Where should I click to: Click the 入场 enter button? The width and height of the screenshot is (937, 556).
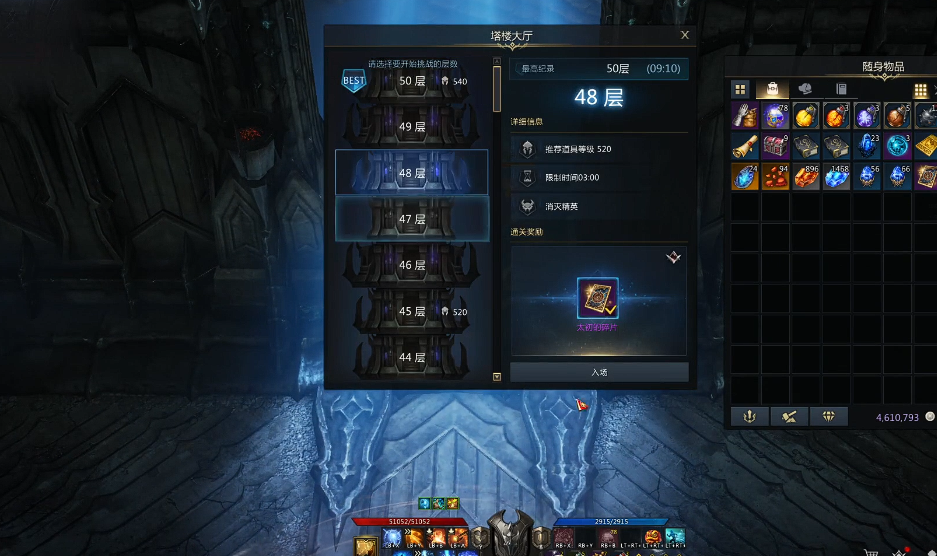pos(599,372)
